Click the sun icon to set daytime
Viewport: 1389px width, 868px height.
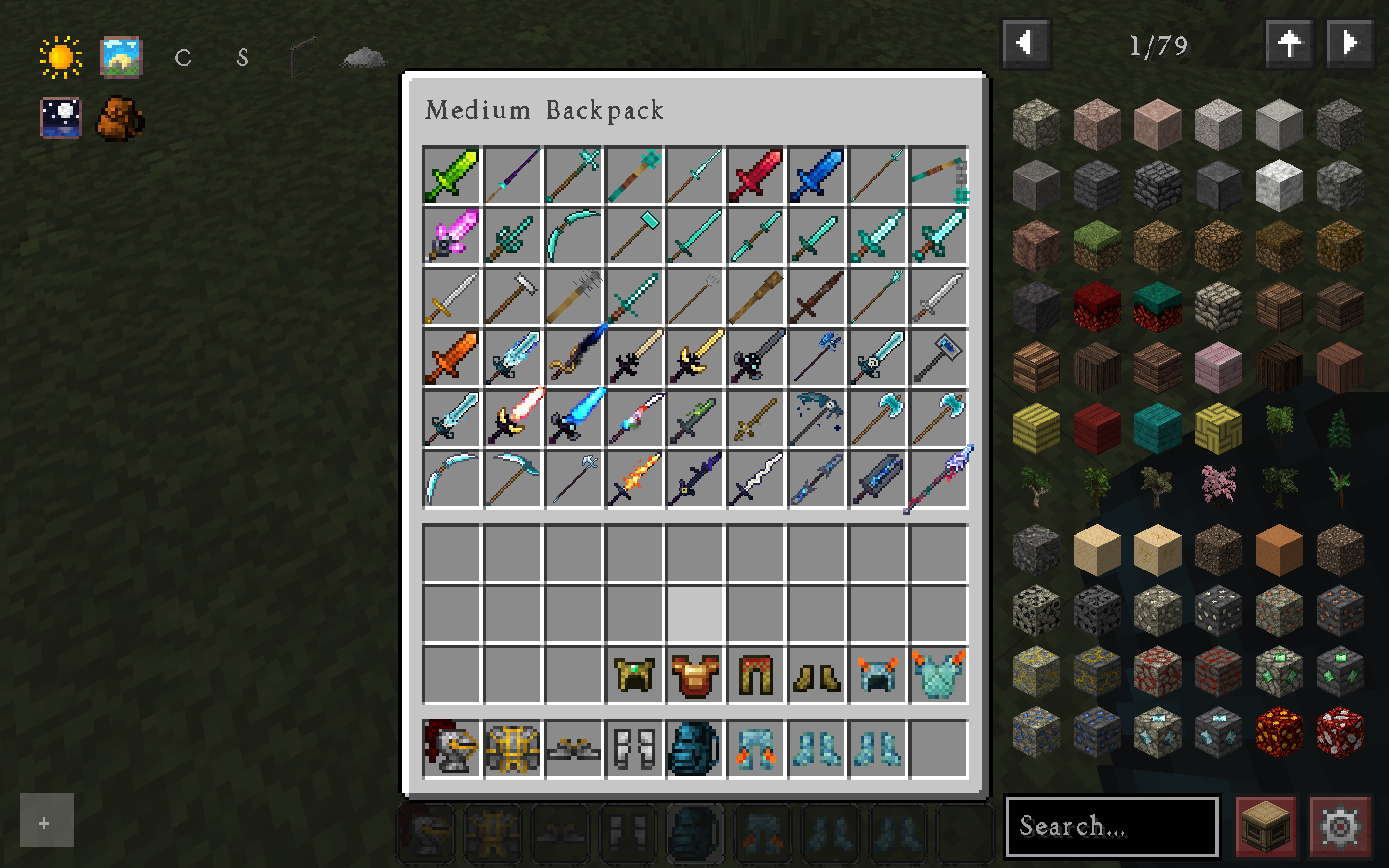(x=60, y=56)
